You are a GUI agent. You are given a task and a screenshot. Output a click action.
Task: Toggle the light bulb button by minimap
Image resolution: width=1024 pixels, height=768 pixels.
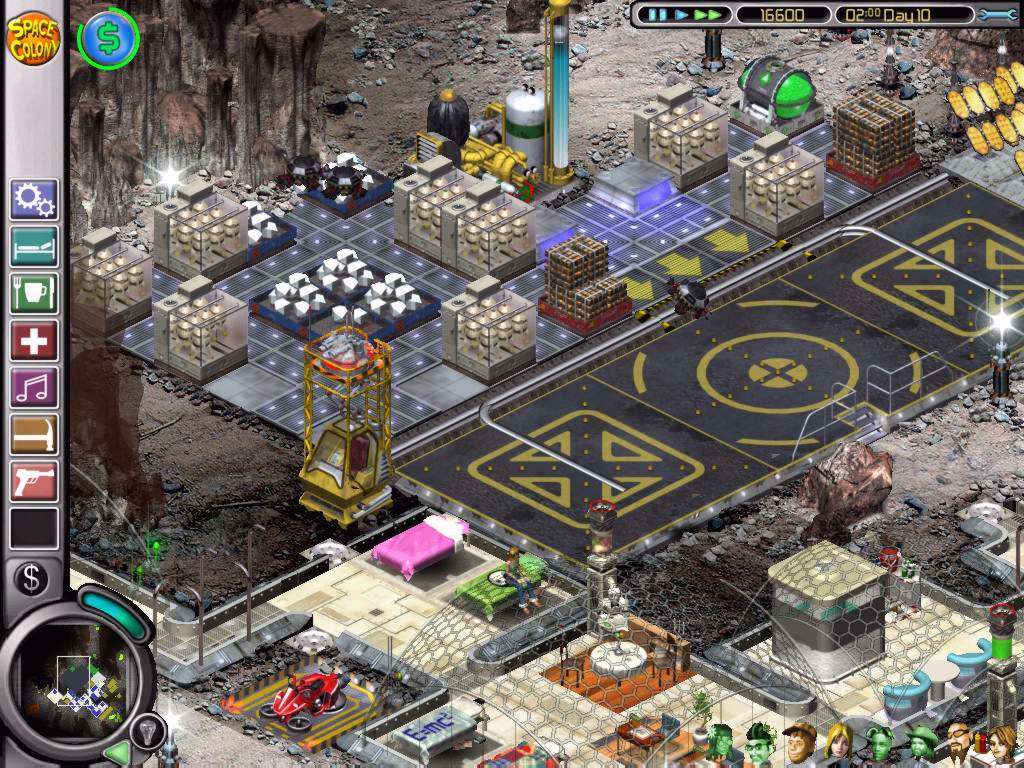pyautogui.click(x=145, y=729)
